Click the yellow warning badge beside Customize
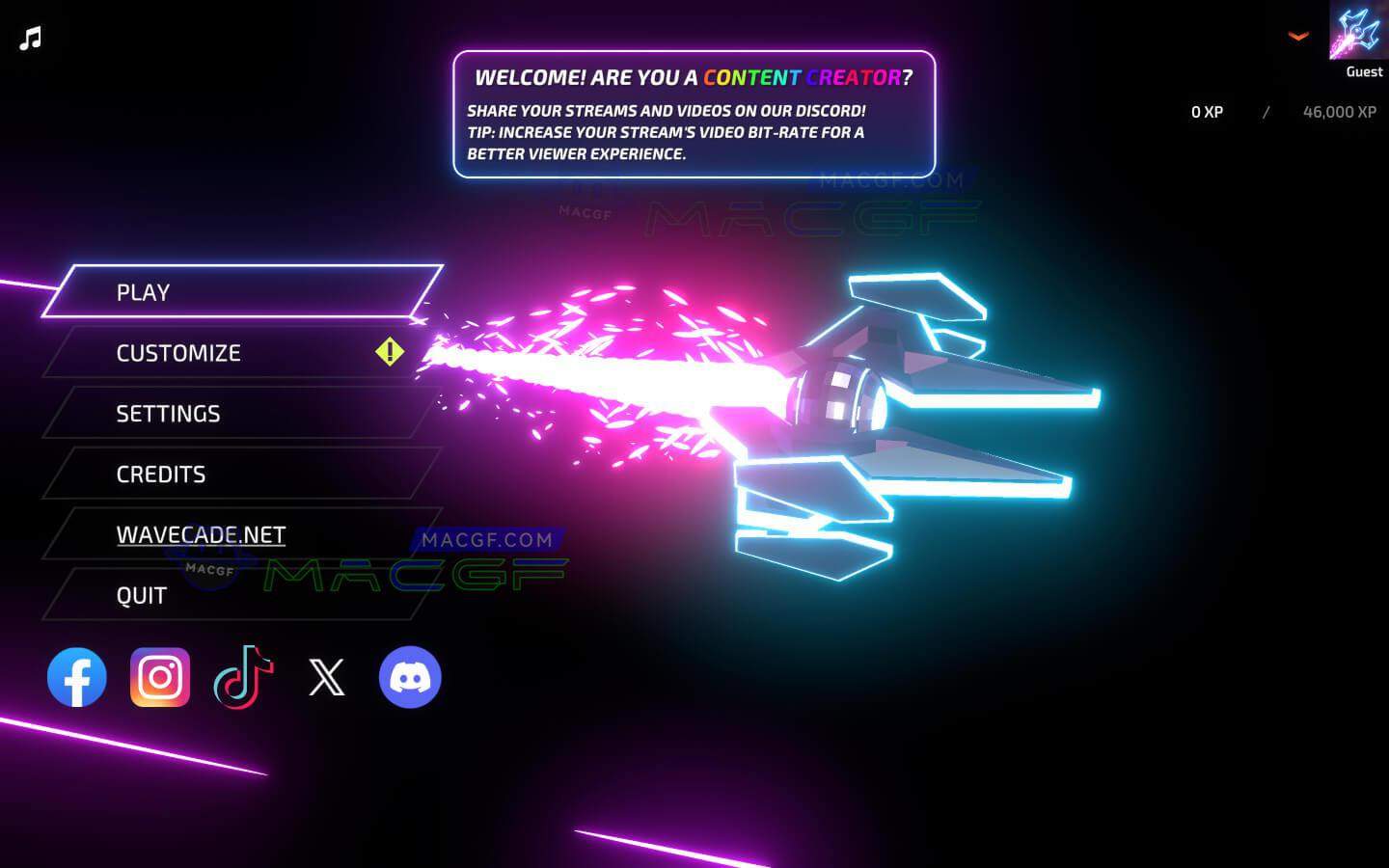Viewport: 1389px width, 868px height. pos(389,352)
